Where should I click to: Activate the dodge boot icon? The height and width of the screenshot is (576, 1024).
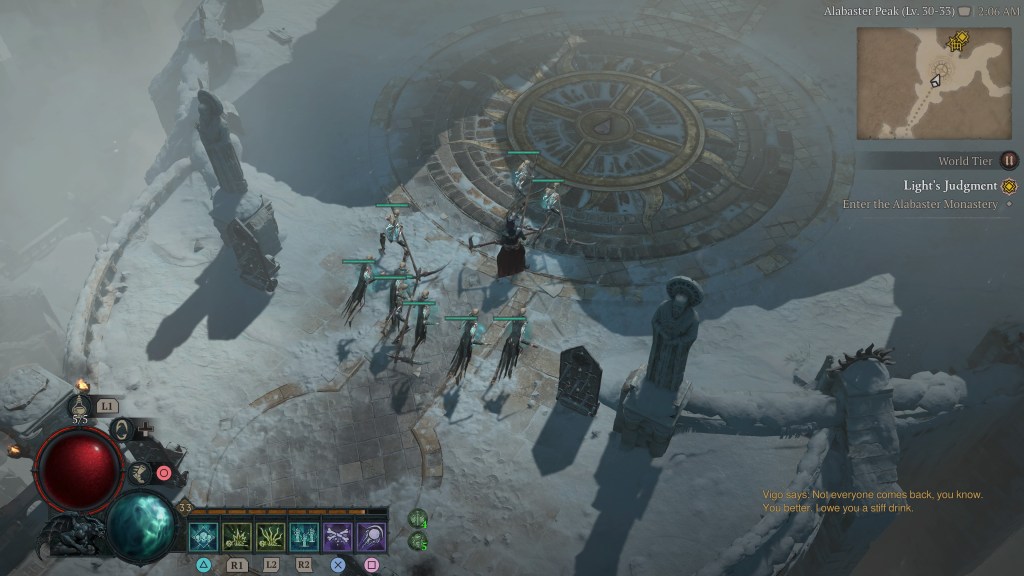coord(139,472)
